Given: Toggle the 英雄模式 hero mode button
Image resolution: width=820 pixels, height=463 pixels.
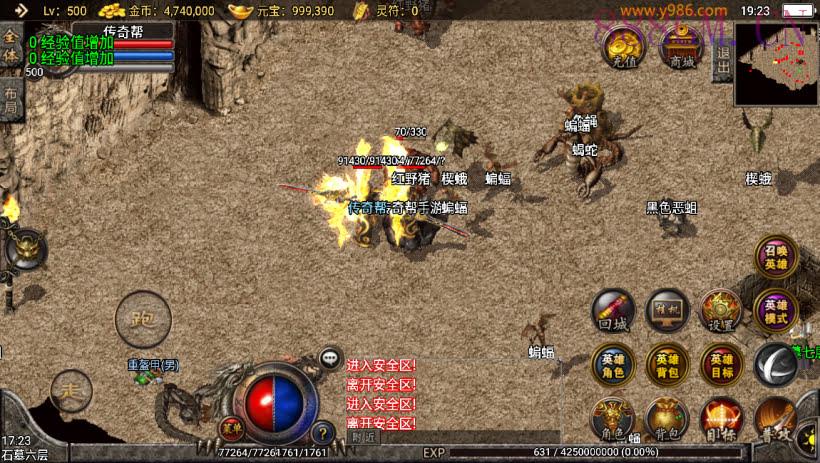Looking at the screenshot, I should [776, 311].
